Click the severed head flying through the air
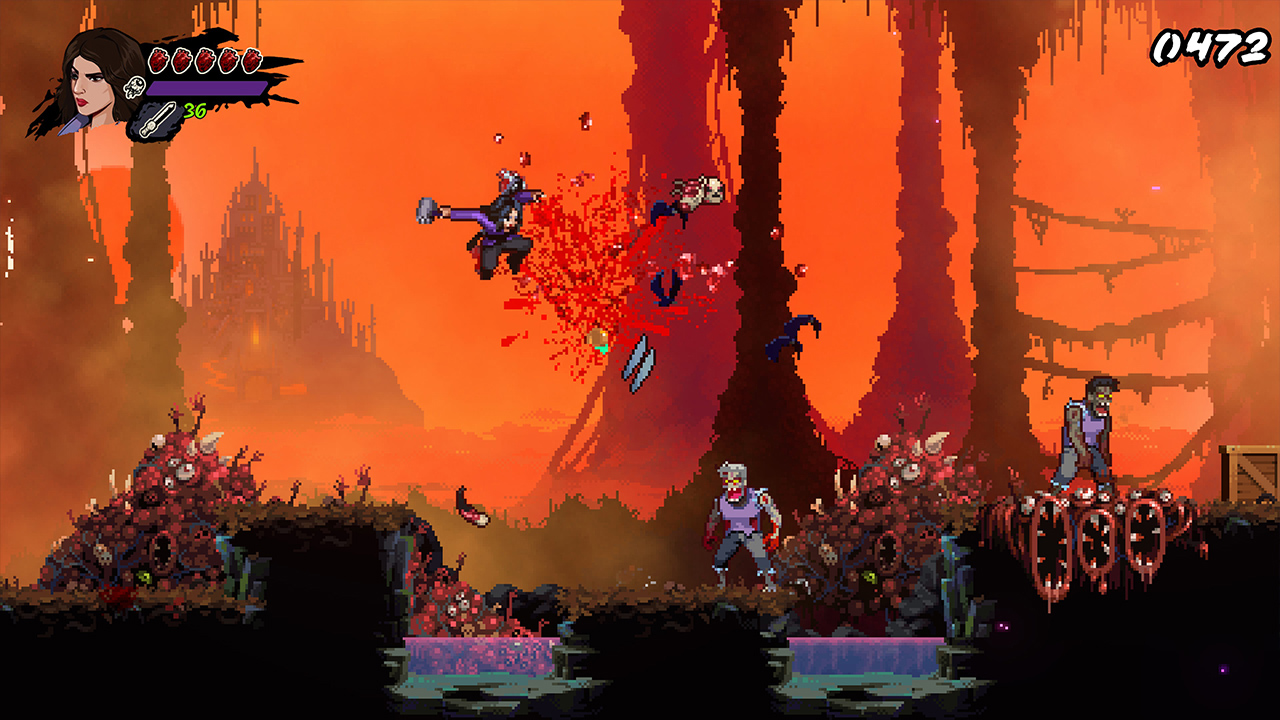The image size is (1280, 720). point(700,190)
